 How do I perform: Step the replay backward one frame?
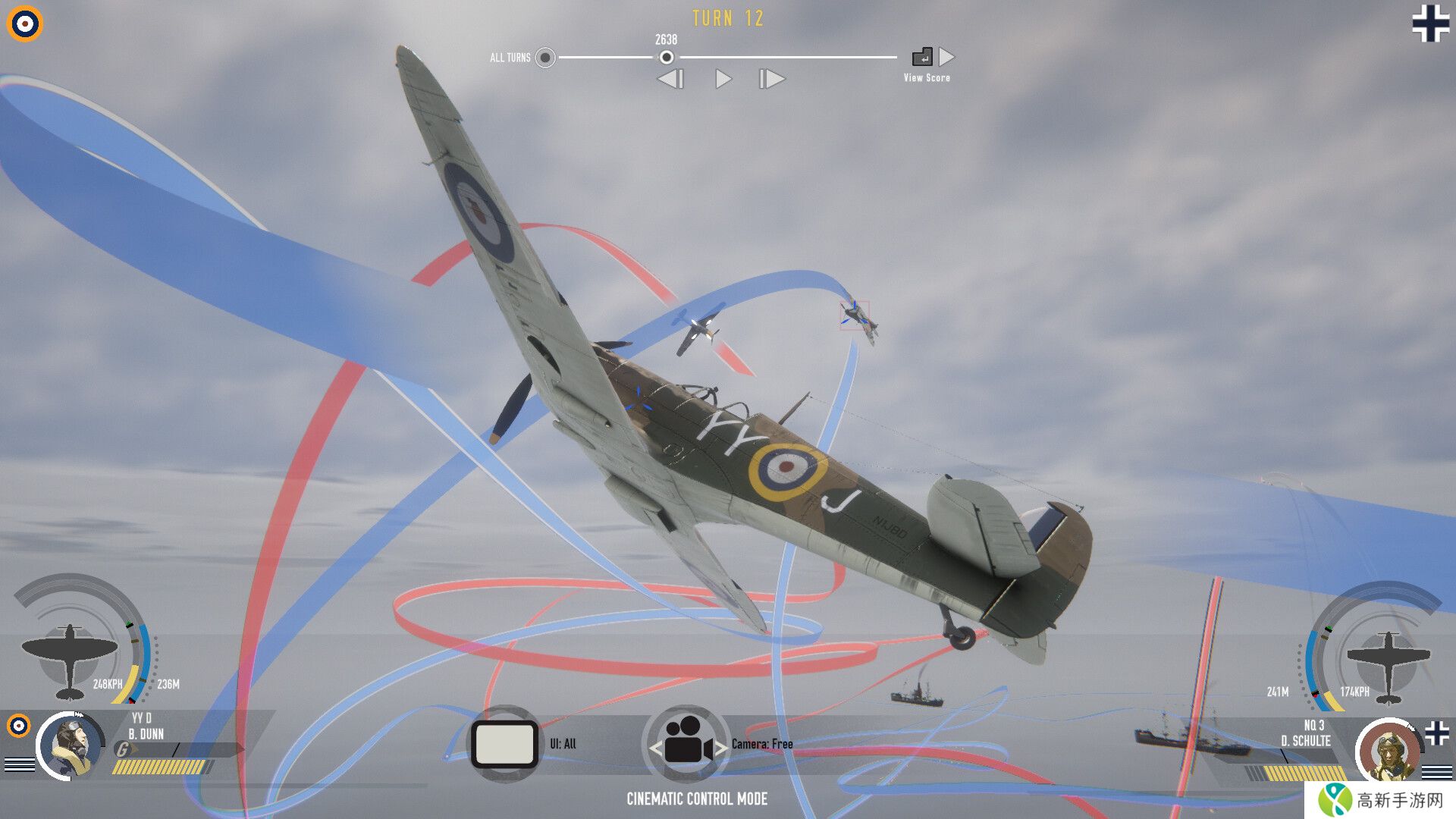coord(670,79)
